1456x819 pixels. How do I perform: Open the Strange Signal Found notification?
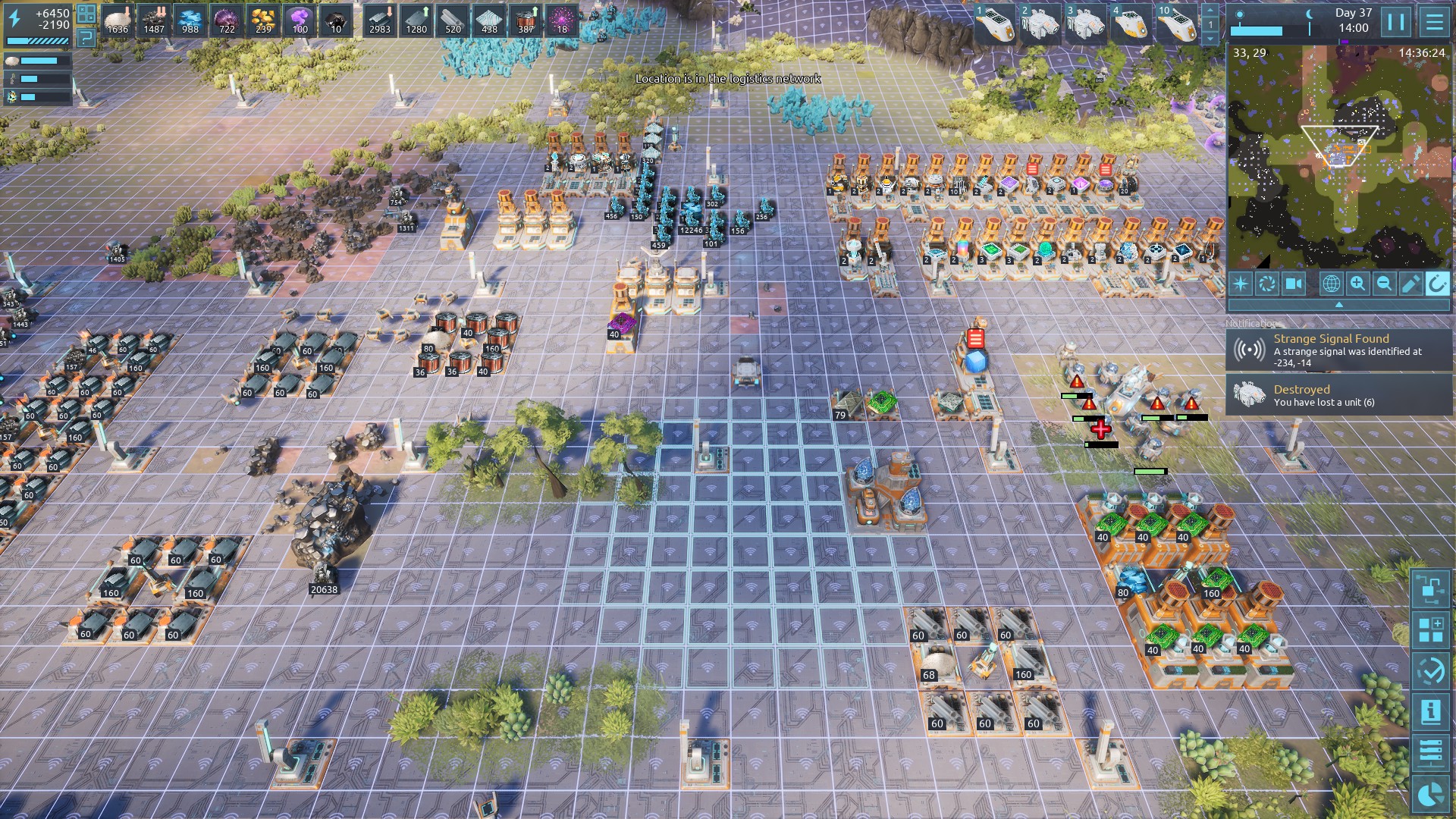pyautogui.click(x=1338, y=350)
